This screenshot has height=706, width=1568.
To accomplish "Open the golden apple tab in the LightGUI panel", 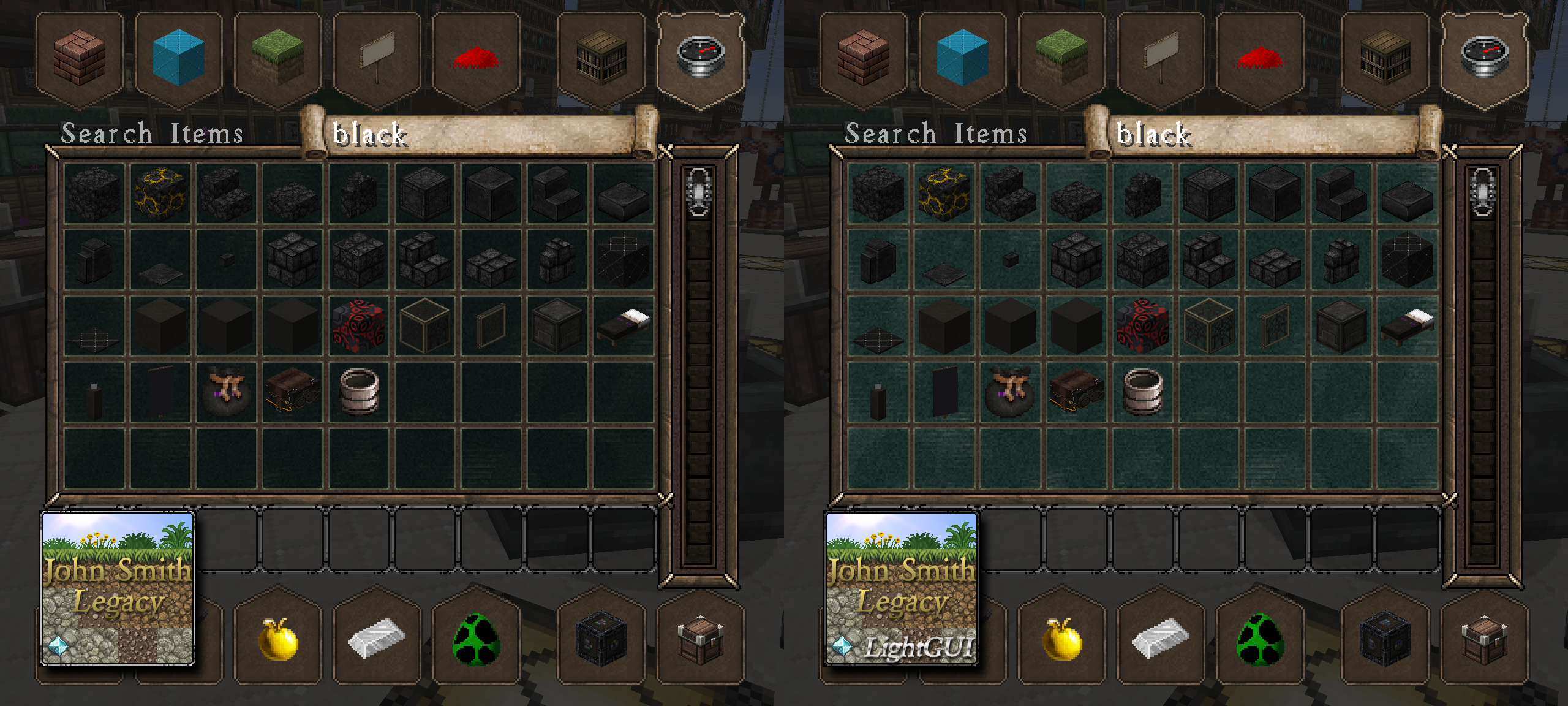I will click(1062, 640).
